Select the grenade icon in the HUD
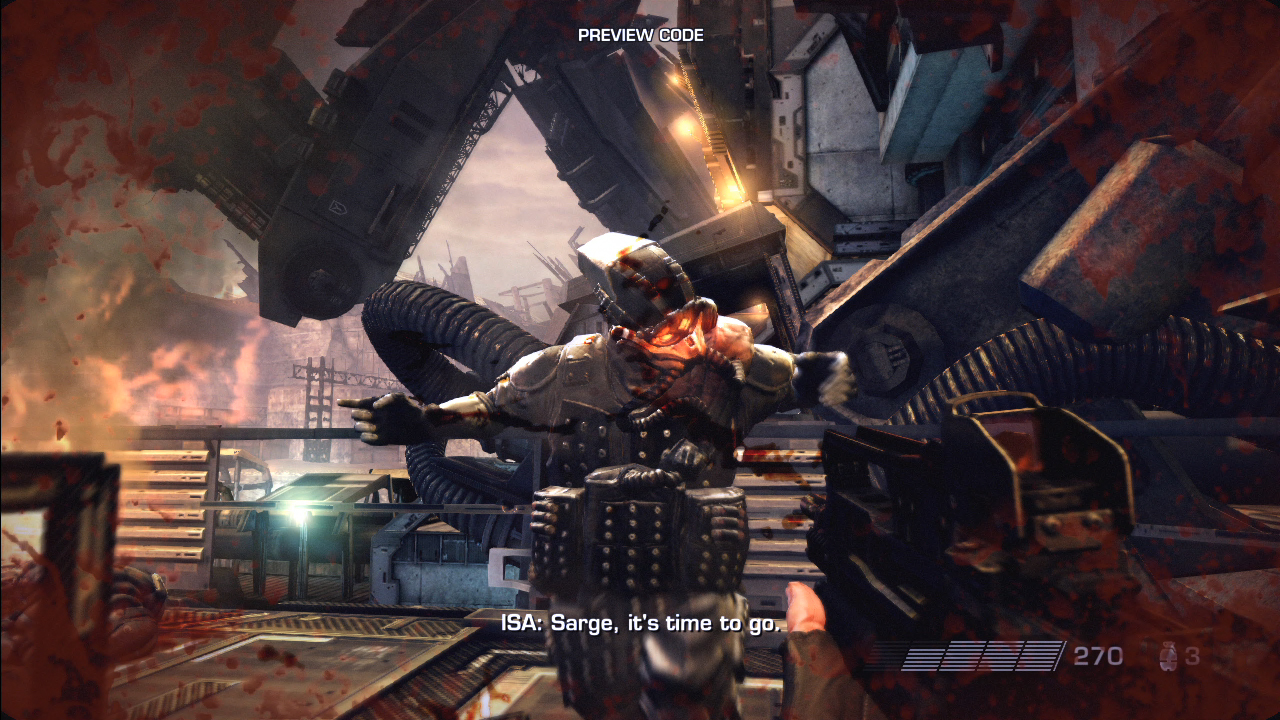The image size is (1280, 720). point(1165,657)
